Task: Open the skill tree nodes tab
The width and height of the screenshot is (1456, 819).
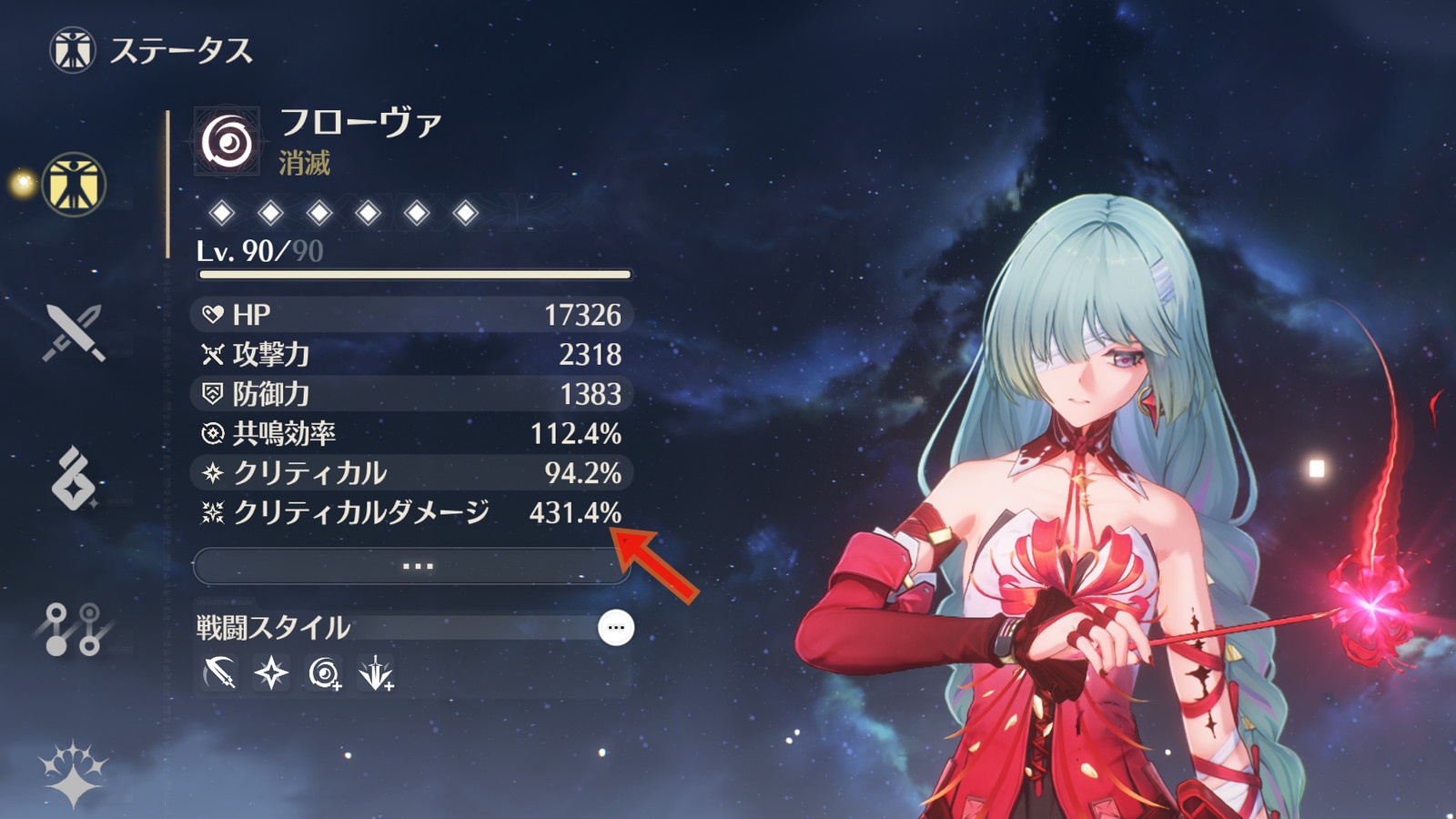Action: click(x=72, y=629)
